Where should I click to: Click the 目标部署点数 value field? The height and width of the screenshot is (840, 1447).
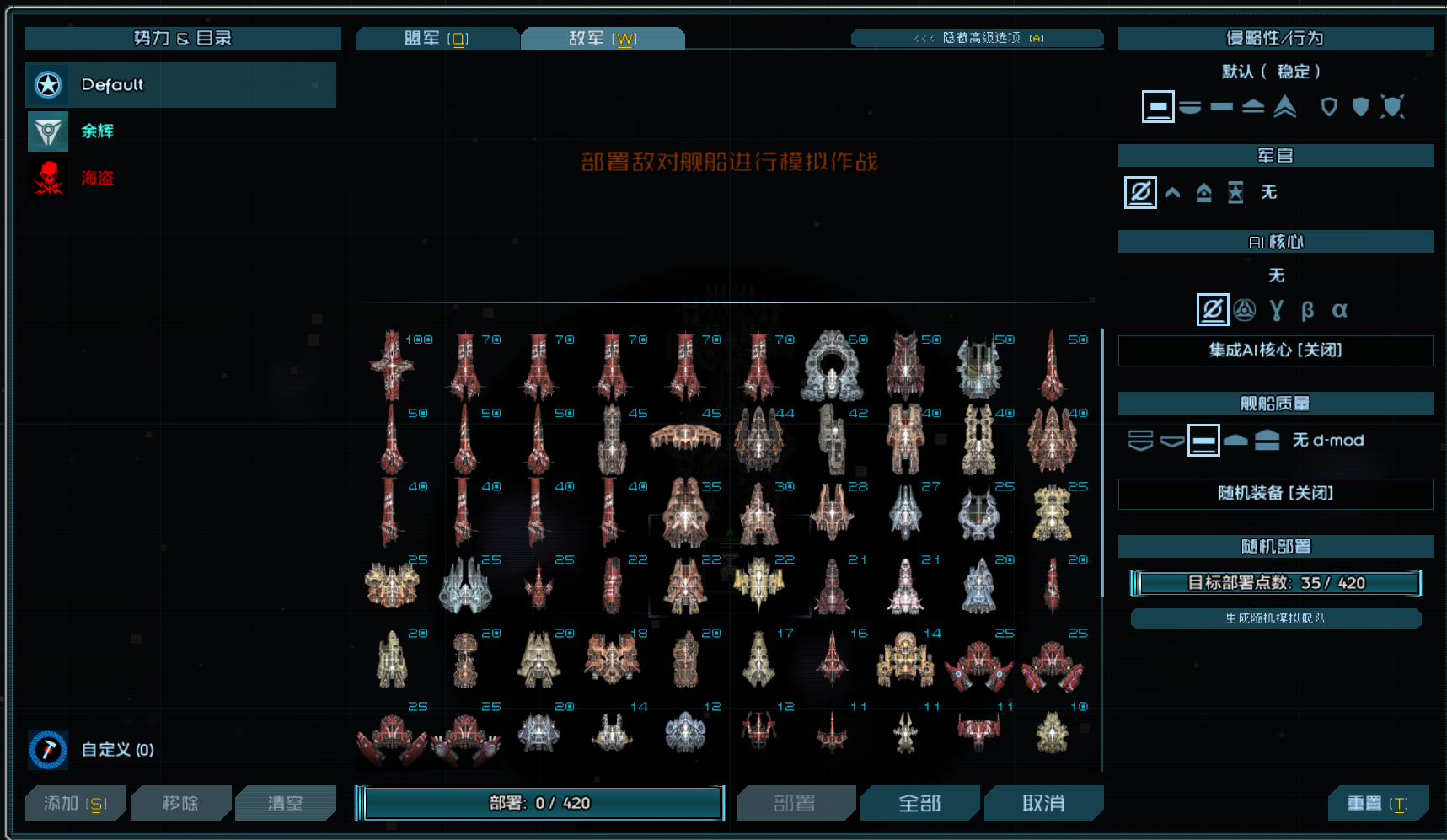(1276, 582)
